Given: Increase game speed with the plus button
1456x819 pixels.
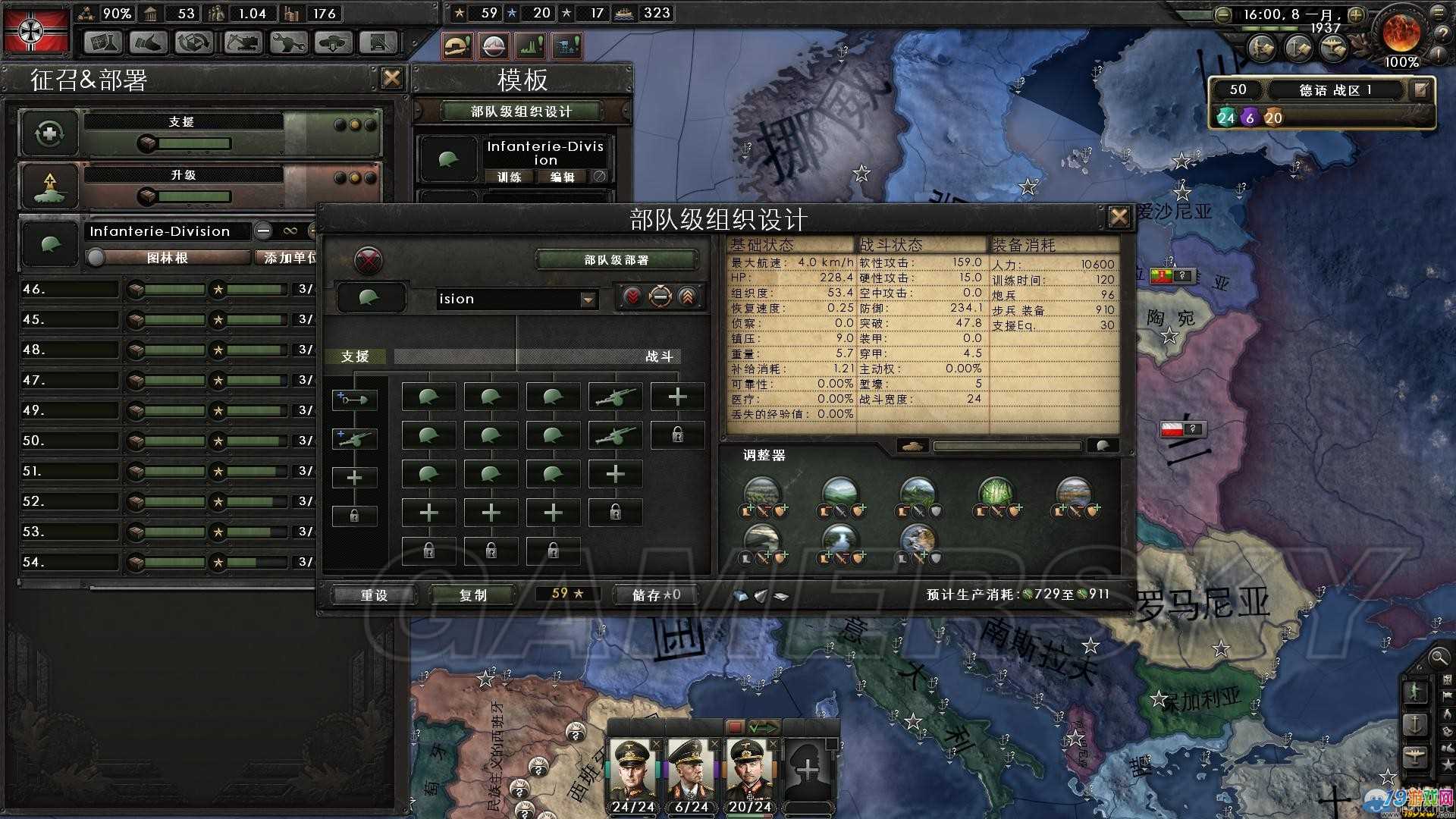Looking at the screenshot, I should click(x=1356, y=14).
